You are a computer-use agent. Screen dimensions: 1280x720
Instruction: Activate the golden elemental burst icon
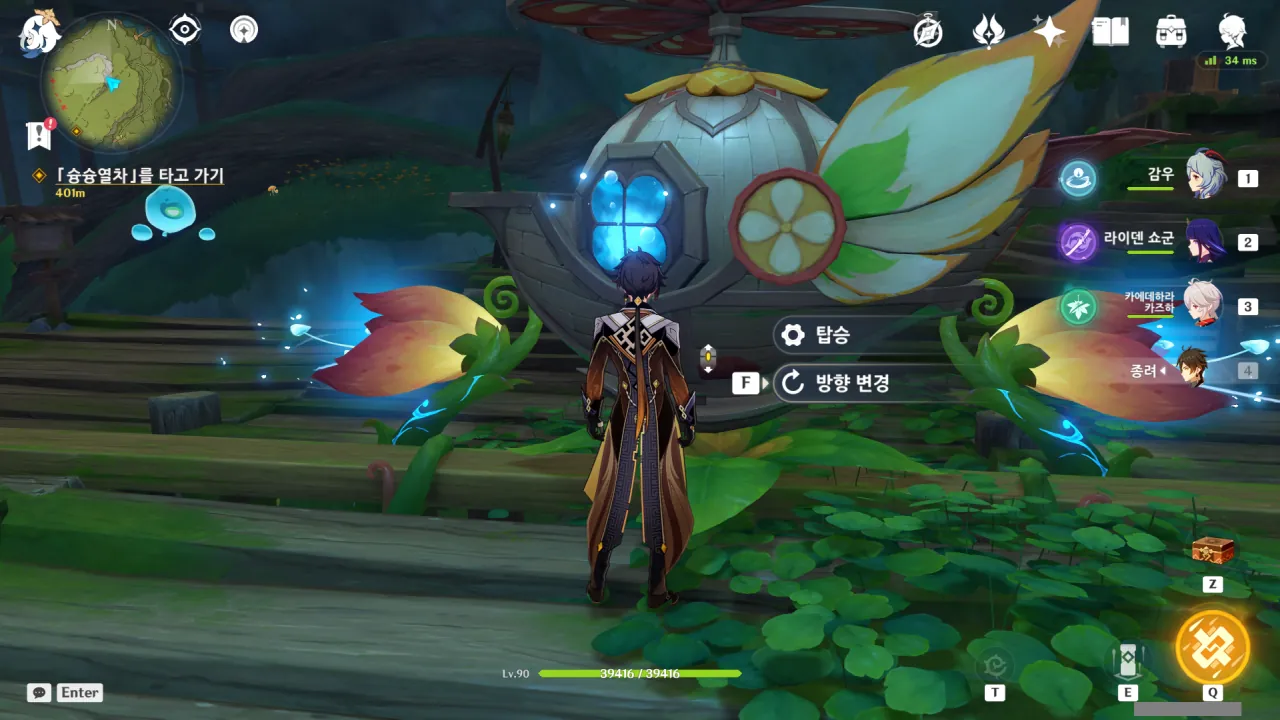point(1212,647)
